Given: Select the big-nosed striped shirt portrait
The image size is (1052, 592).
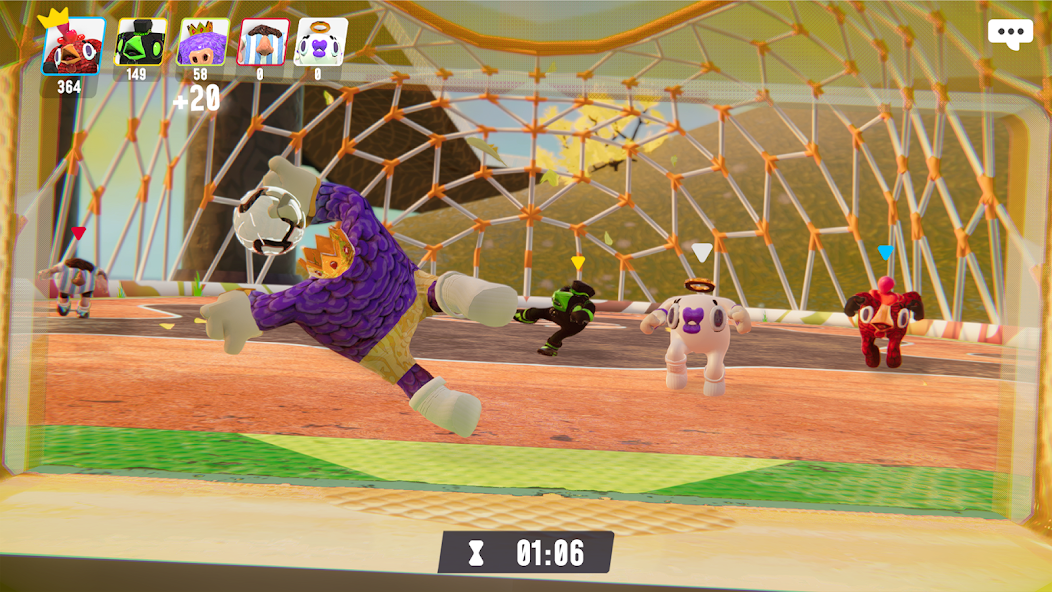Looking at the screenshot, I should 262,42.
